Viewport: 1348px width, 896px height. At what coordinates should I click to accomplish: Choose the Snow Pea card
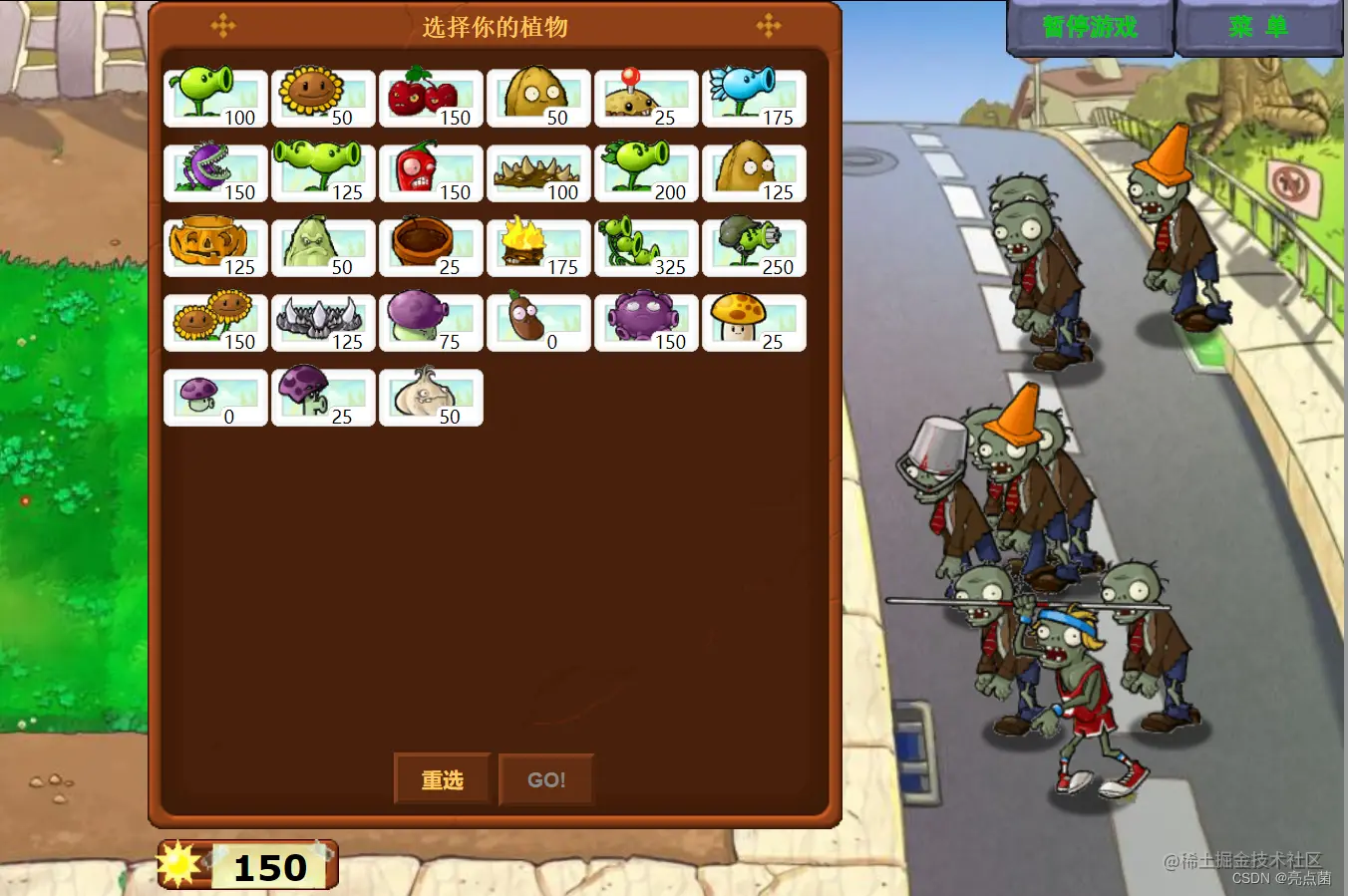tap(754, 99)
